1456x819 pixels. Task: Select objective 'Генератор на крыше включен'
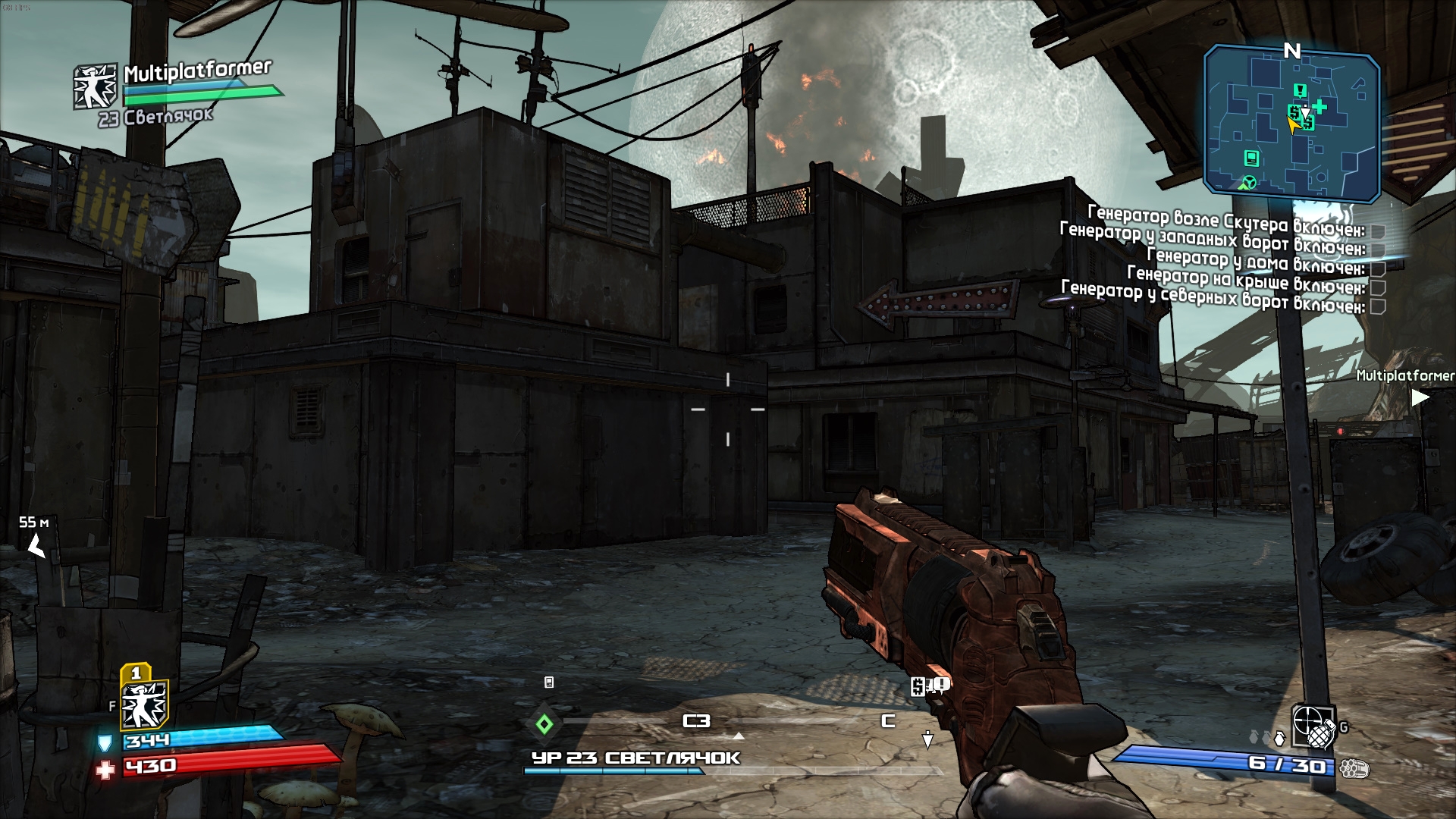[x=1245, y=278]
